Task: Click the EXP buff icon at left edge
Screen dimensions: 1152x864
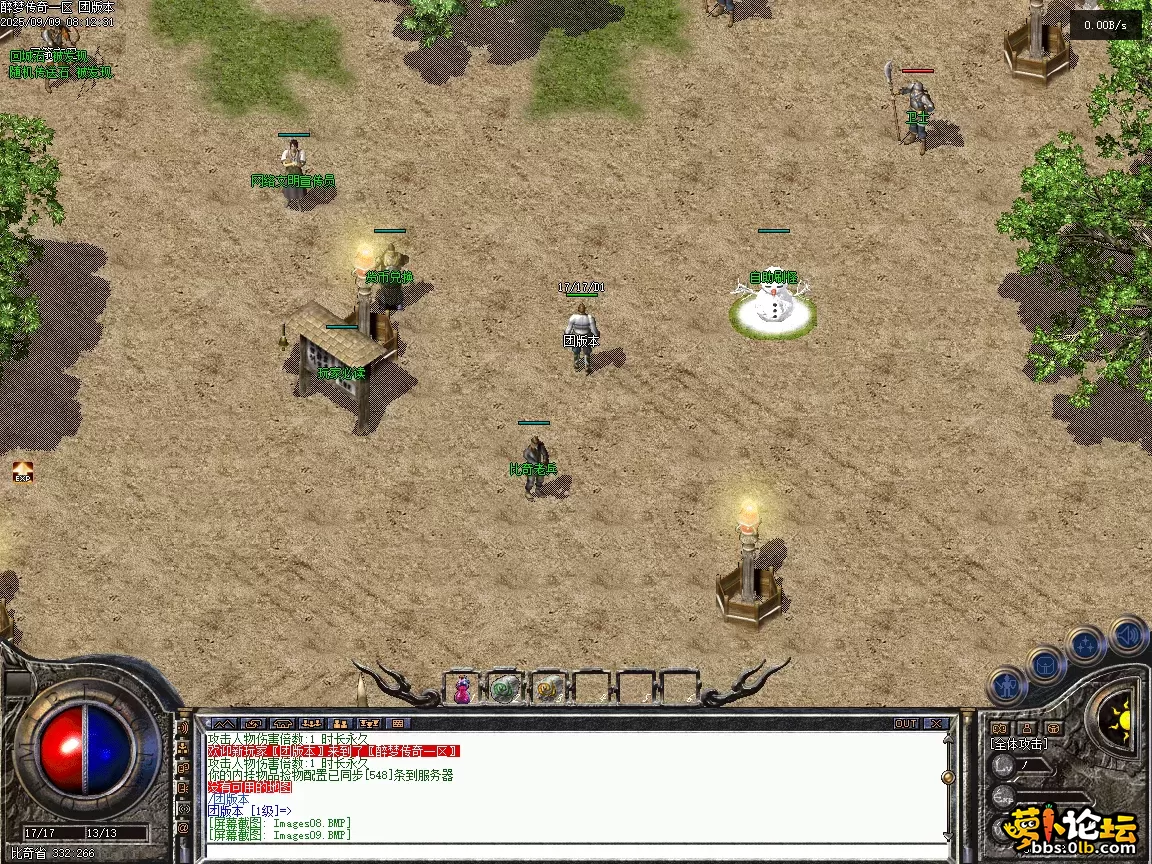Action: [x=22, y=471]
